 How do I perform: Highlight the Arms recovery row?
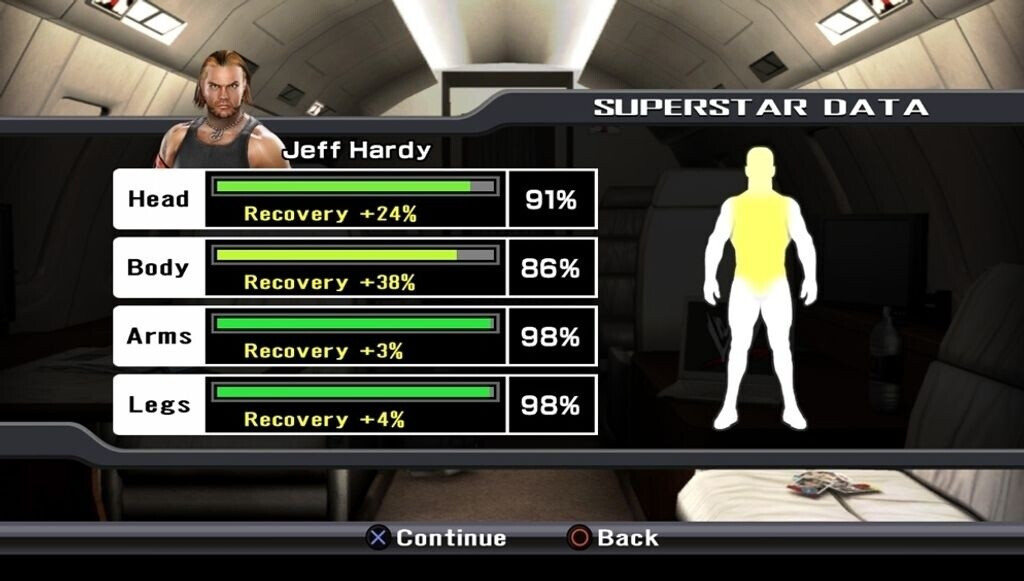coord(355,336)
